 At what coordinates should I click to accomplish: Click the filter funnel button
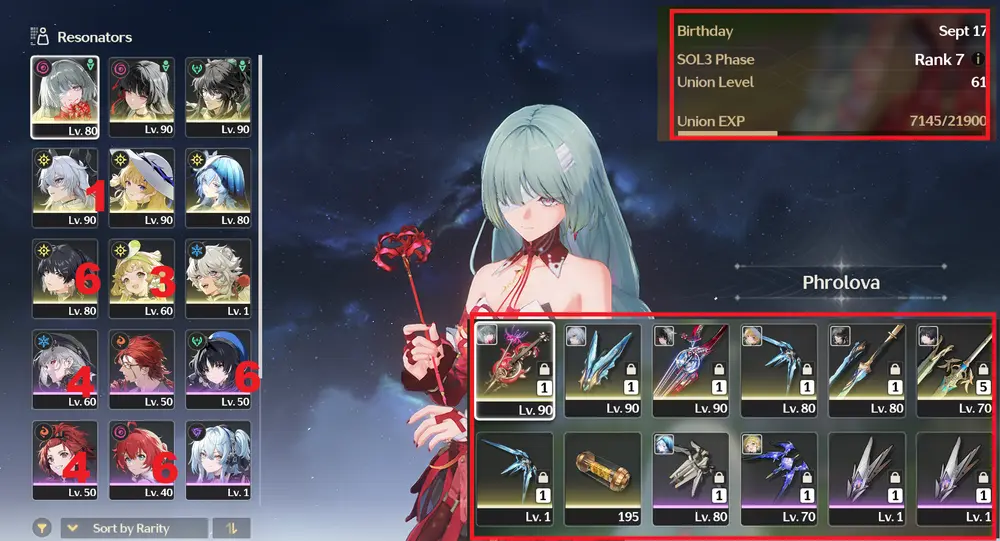[42, 528]
